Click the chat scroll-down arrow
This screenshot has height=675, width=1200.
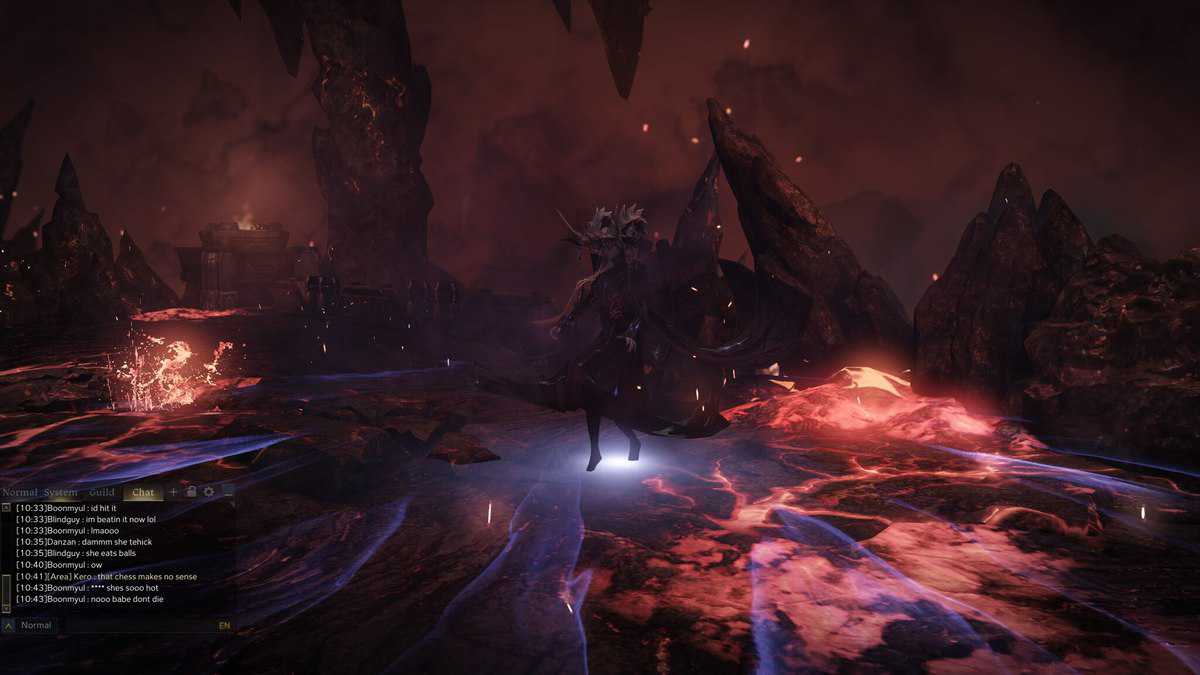point(7,607)
